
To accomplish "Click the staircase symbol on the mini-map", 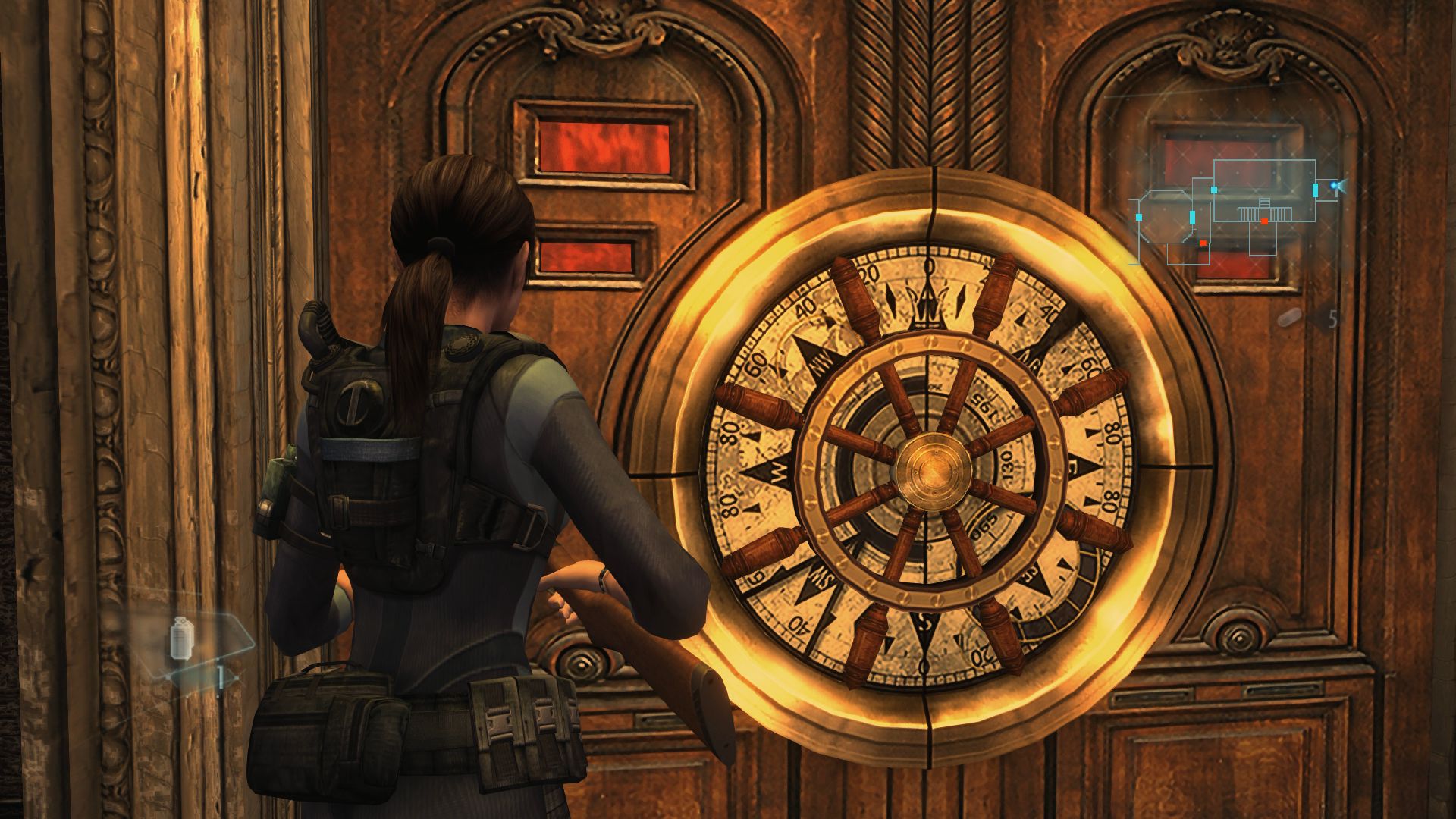I will [1263, 209].
